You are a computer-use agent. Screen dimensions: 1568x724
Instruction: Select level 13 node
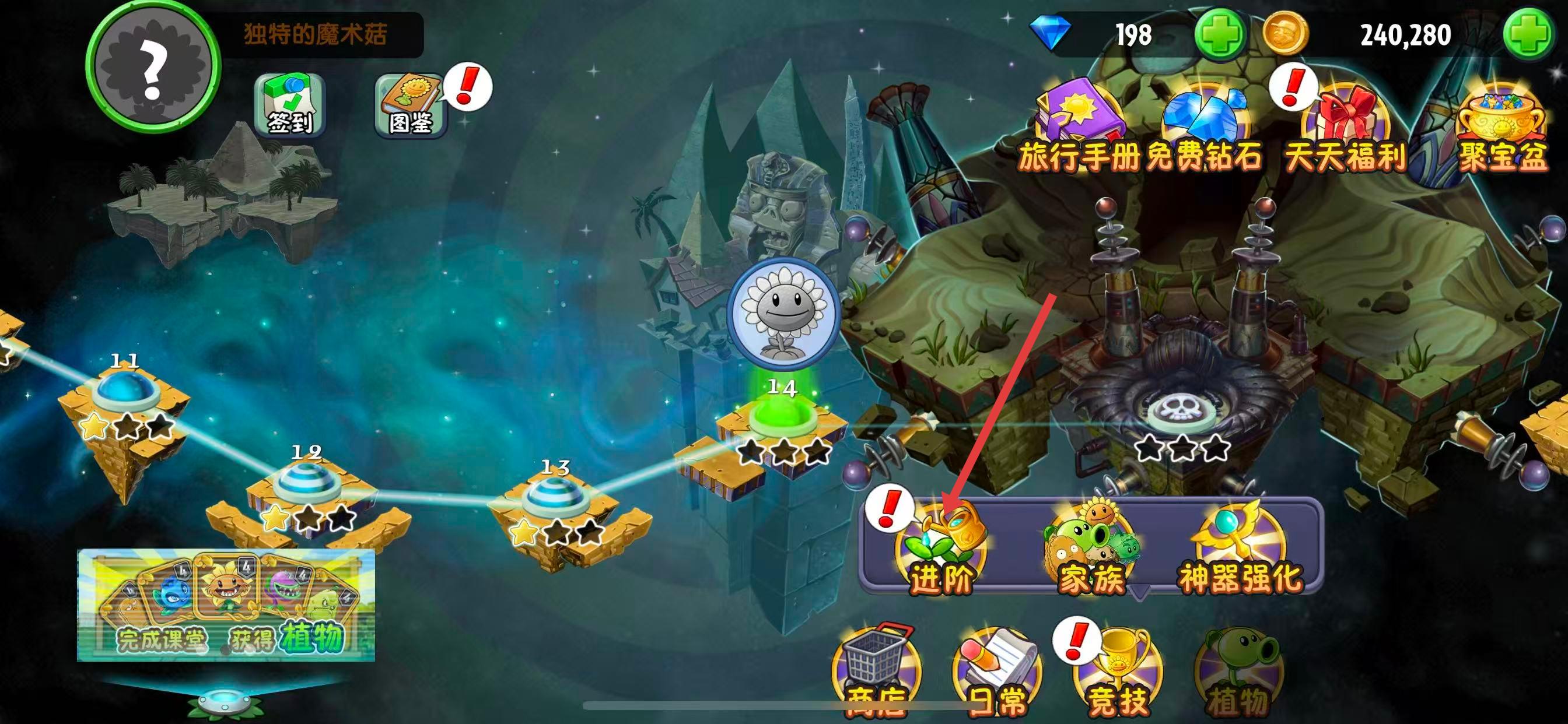pos(555,498)
